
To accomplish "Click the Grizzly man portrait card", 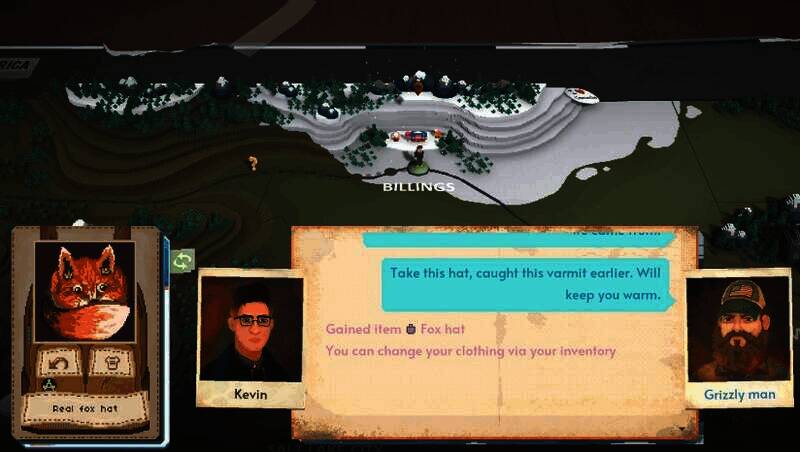I will click(738, 339).
